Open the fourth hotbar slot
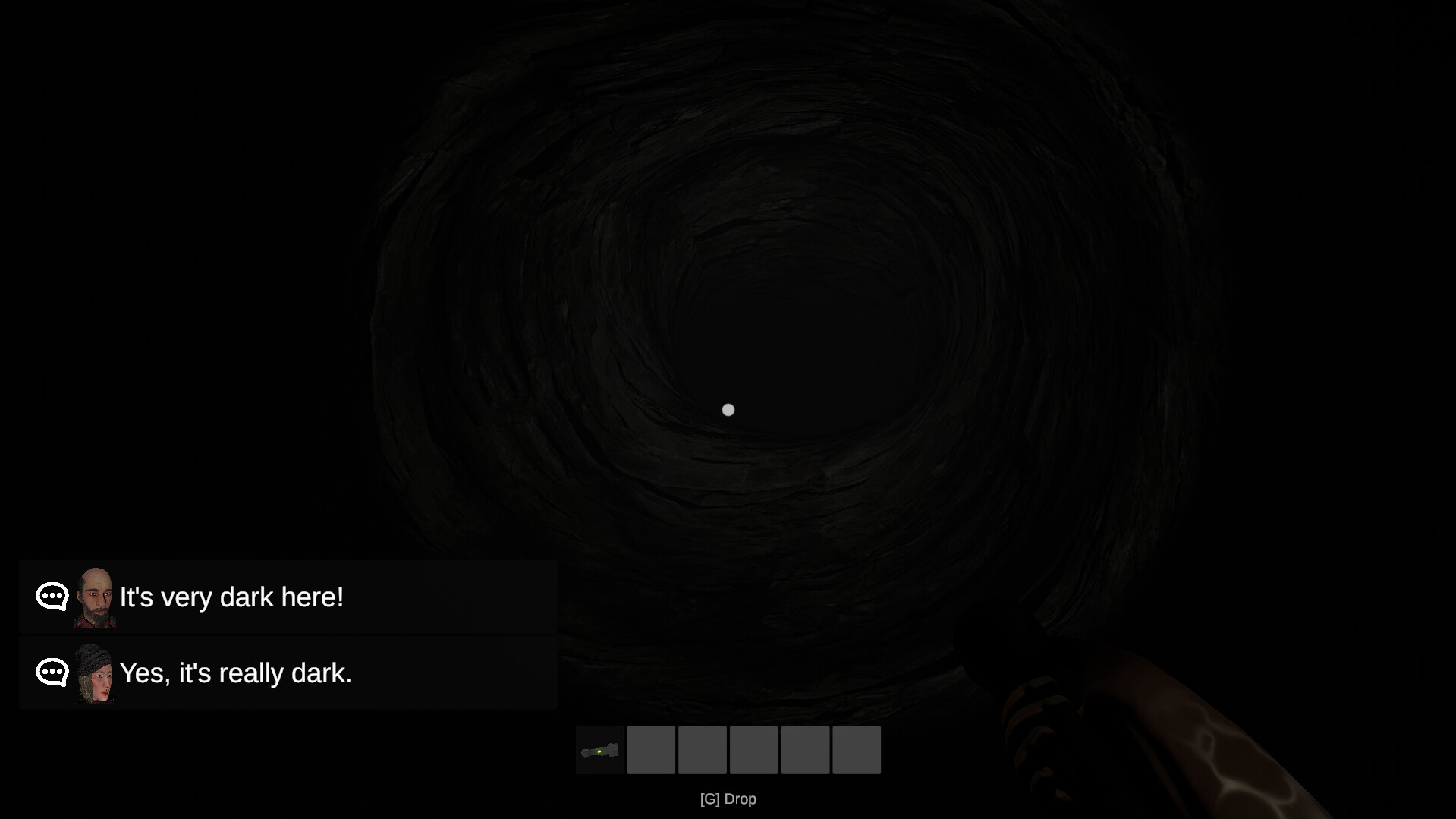The image size is (1456, 819). tap(753, 749)
